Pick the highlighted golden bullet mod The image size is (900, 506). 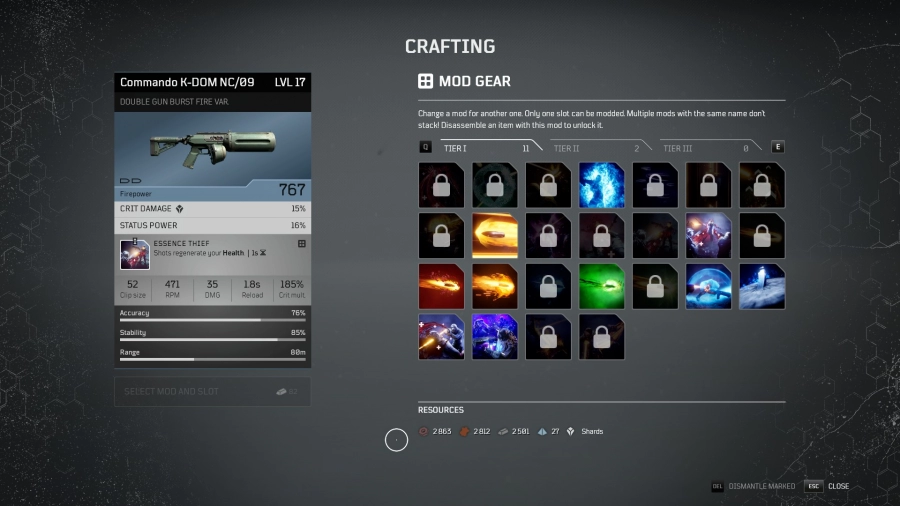click(x=495, y=236)
